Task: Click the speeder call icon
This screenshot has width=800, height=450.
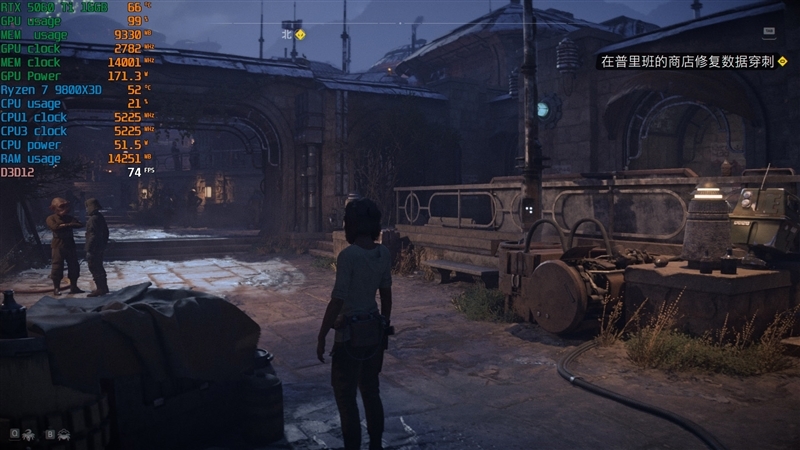Action: (64, 434)
